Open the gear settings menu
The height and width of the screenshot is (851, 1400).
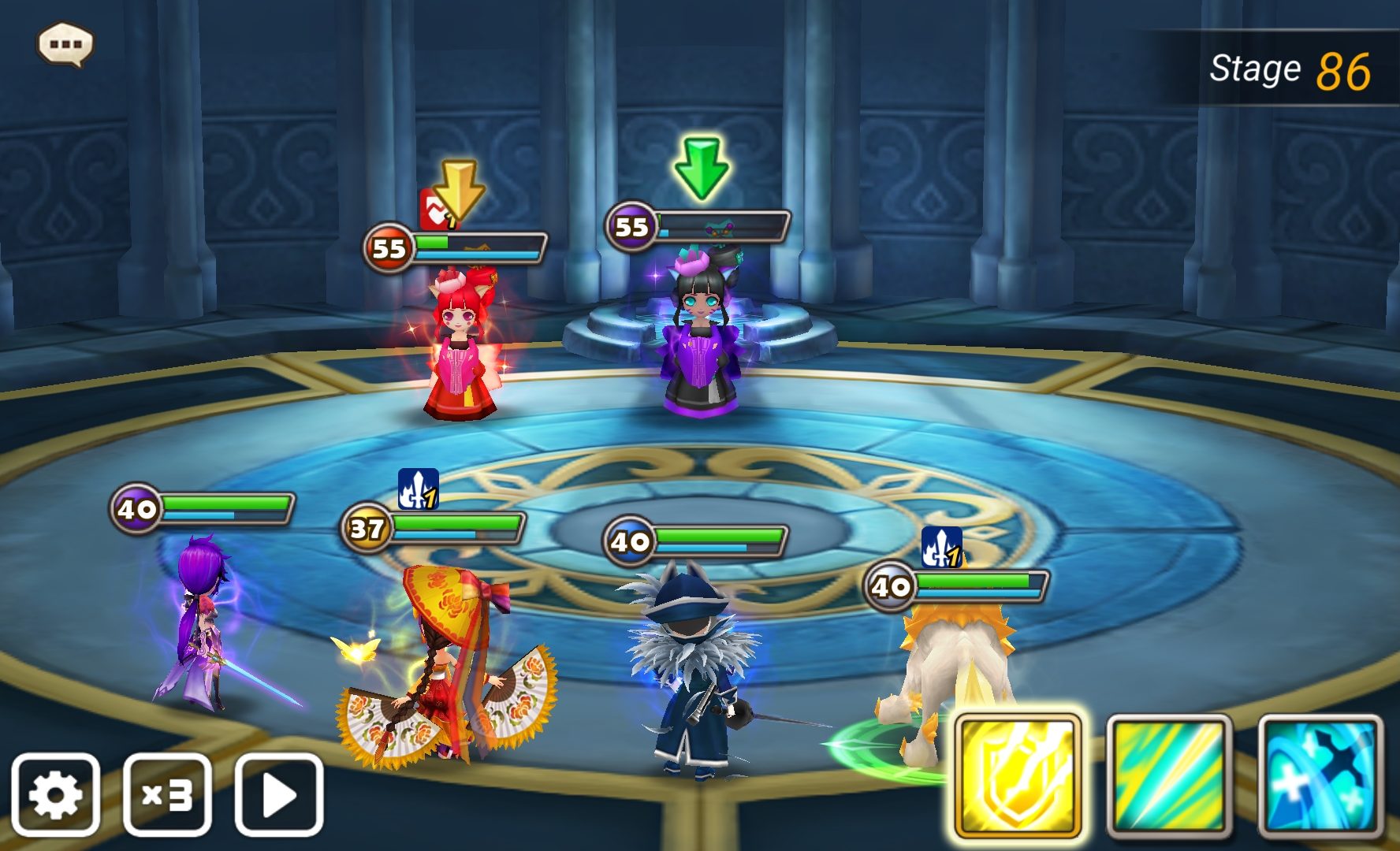pos(55,794)
